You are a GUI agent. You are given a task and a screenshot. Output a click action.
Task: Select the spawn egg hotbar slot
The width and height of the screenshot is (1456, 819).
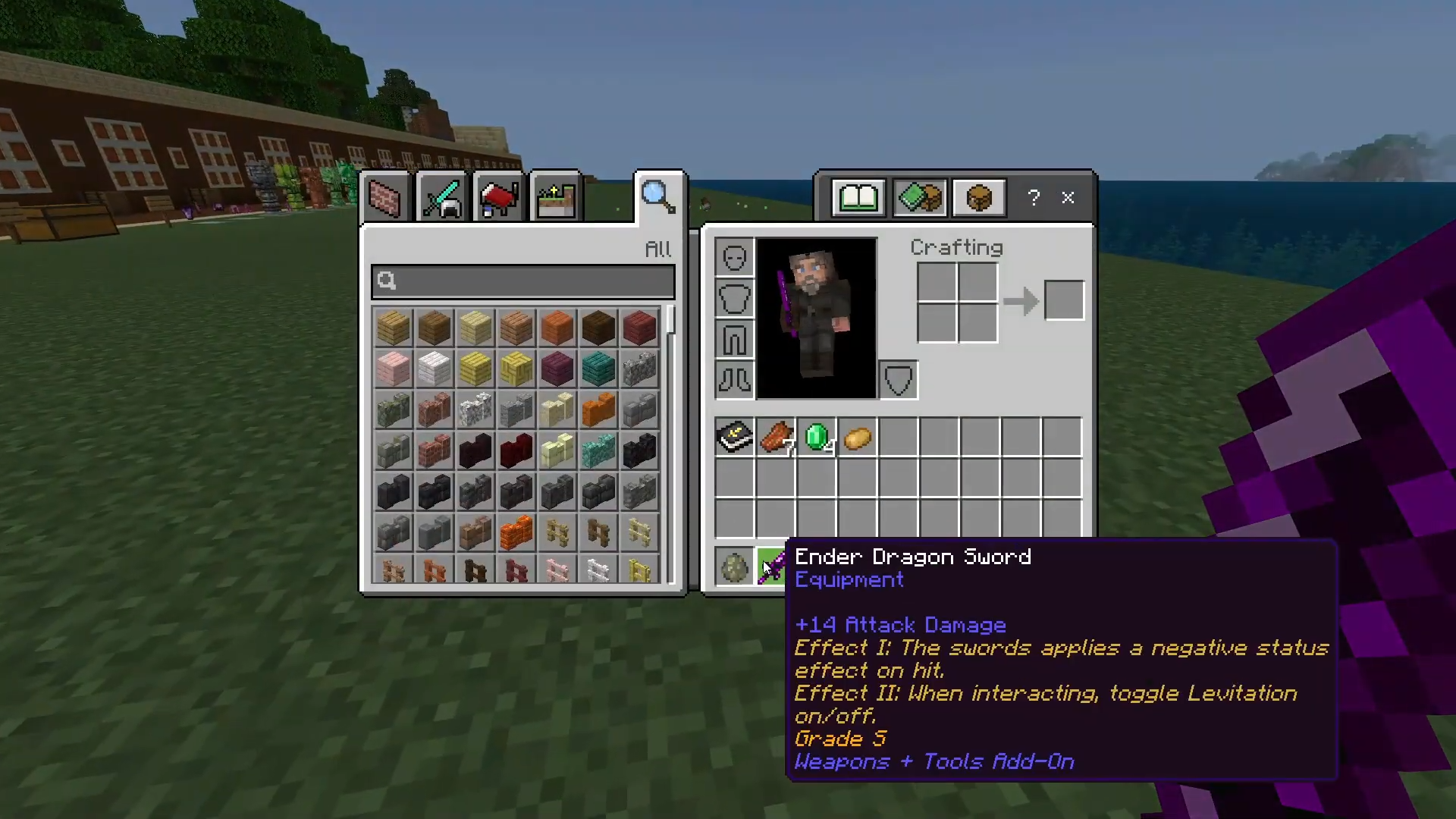(734, 567)
